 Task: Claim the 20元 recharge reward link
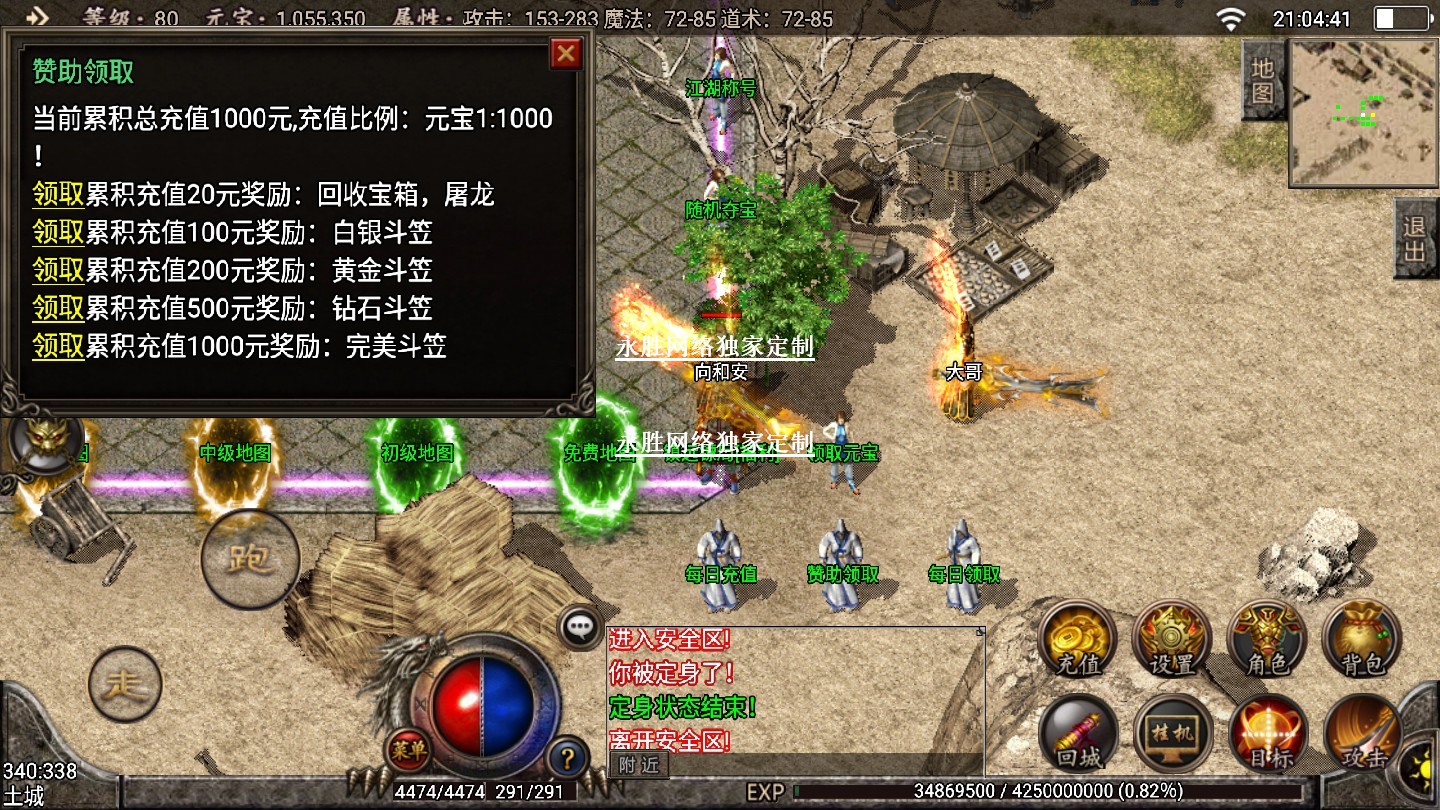point(58,194)
